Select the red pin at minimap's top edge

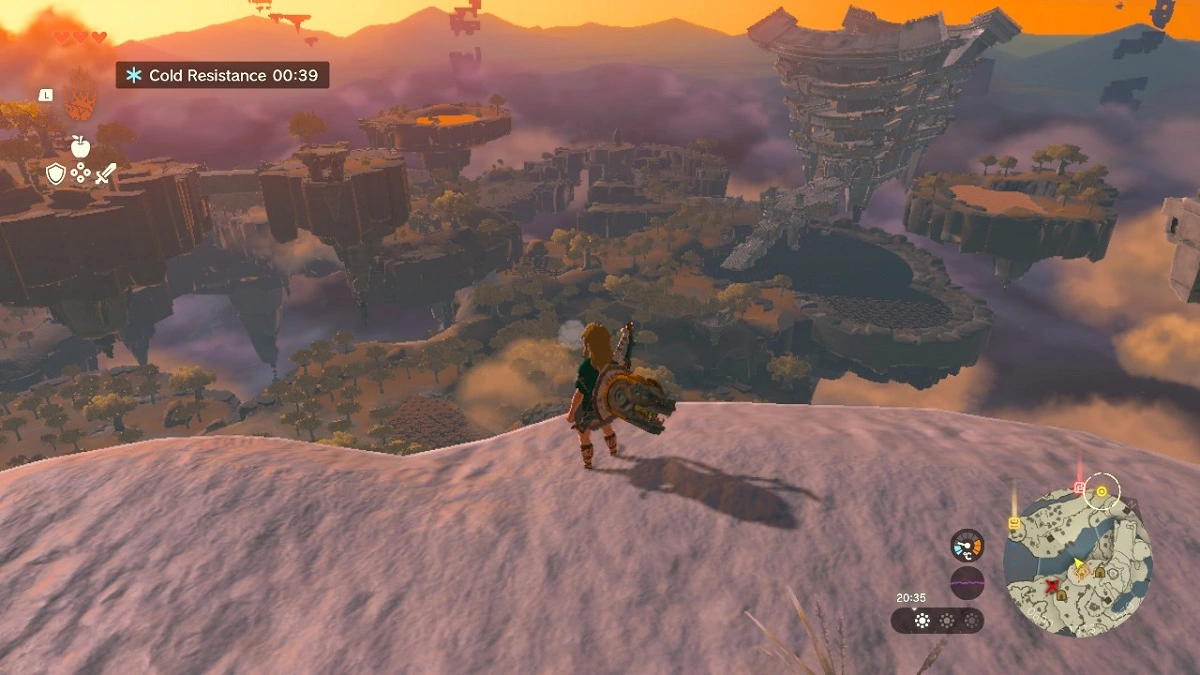[1079, 487]
